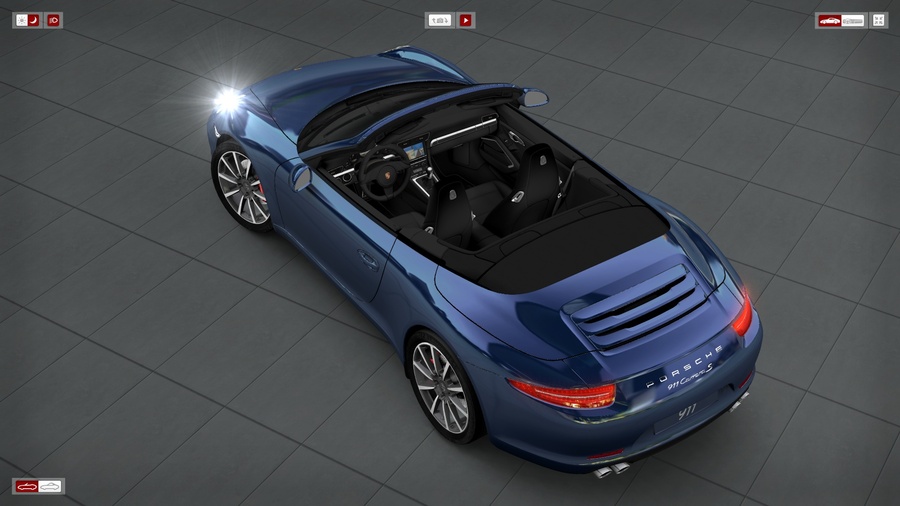Viewport: 900px width, 506px height.
Task: Switch to the sun daytime lighting mode
Action: click(x=21, y=20)
